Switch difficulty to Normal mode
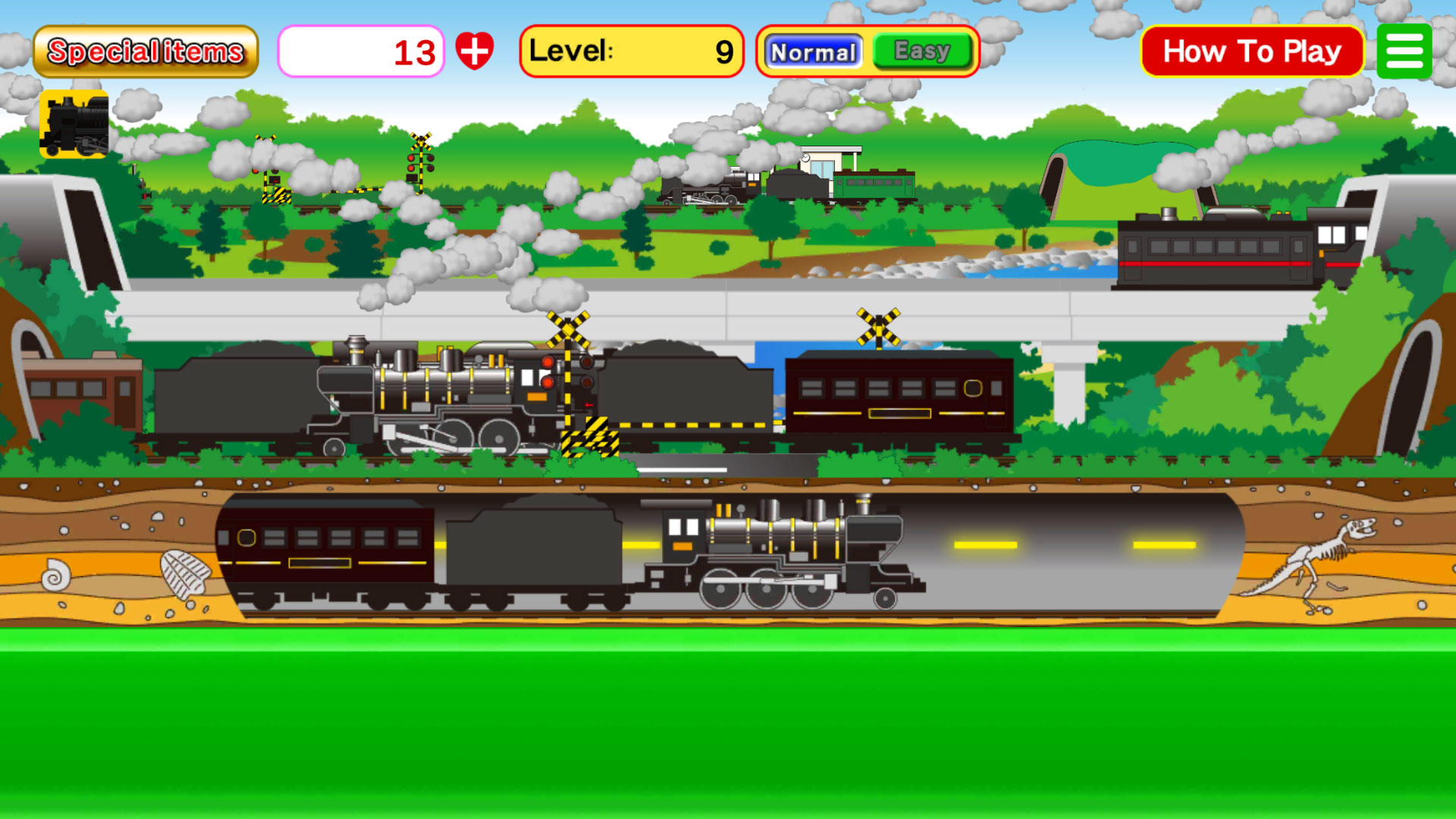 coord(812,52)
